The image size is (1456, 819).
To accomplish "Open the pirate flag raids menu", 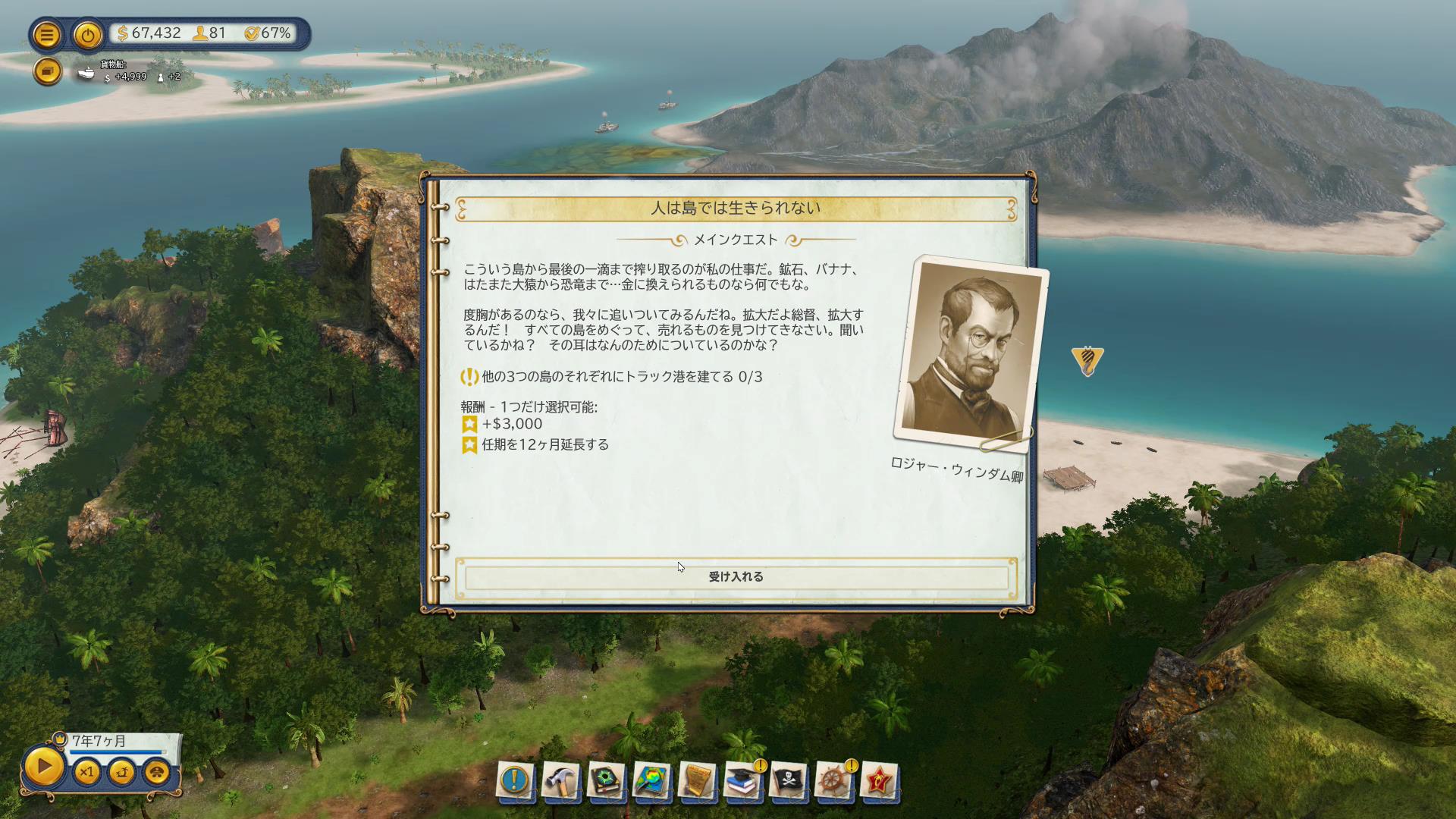I will click(788, 780).
